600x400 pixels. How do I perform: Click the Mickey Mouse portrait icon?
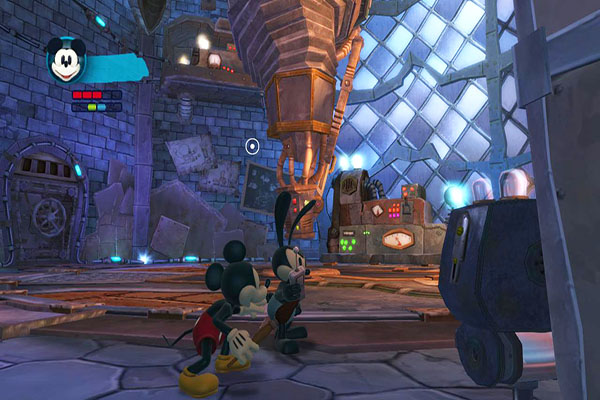click(64, 61)
